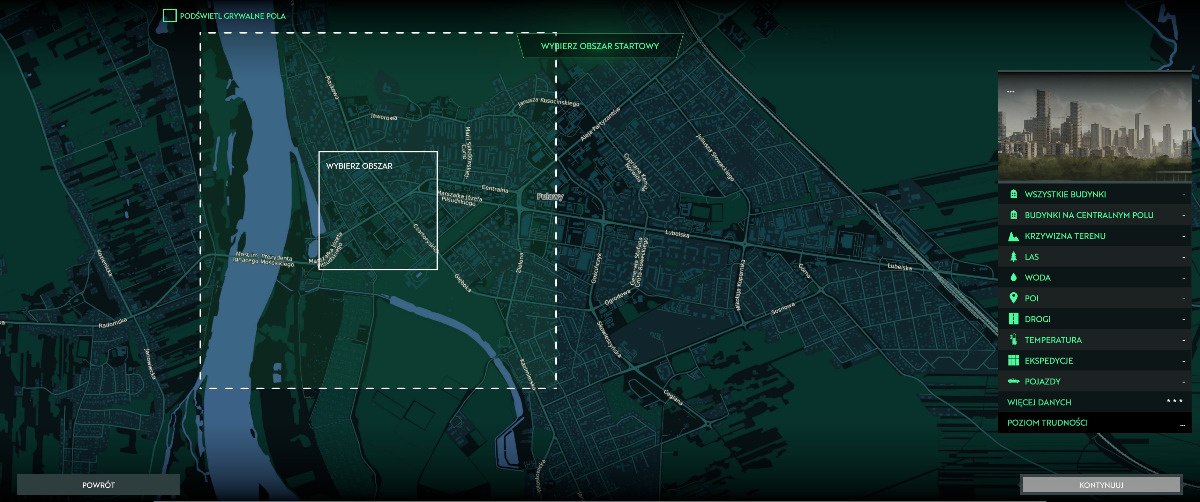Choose the Woda stat row
Viewport: 1200px width, 502px height.
click(1095, 278)
